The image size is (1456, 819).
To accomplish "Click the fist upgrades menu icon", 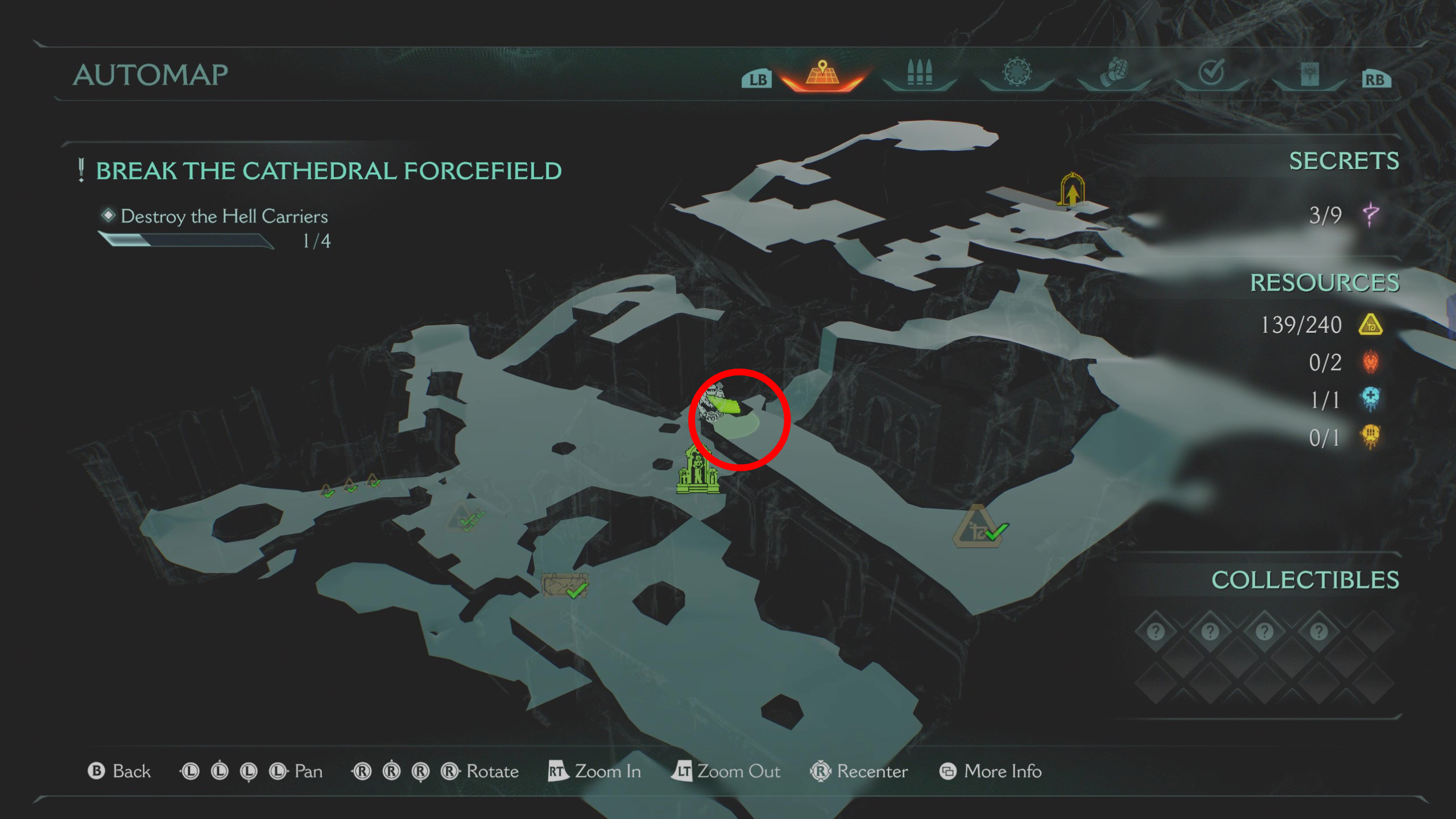I will (x=1115, y=71).
